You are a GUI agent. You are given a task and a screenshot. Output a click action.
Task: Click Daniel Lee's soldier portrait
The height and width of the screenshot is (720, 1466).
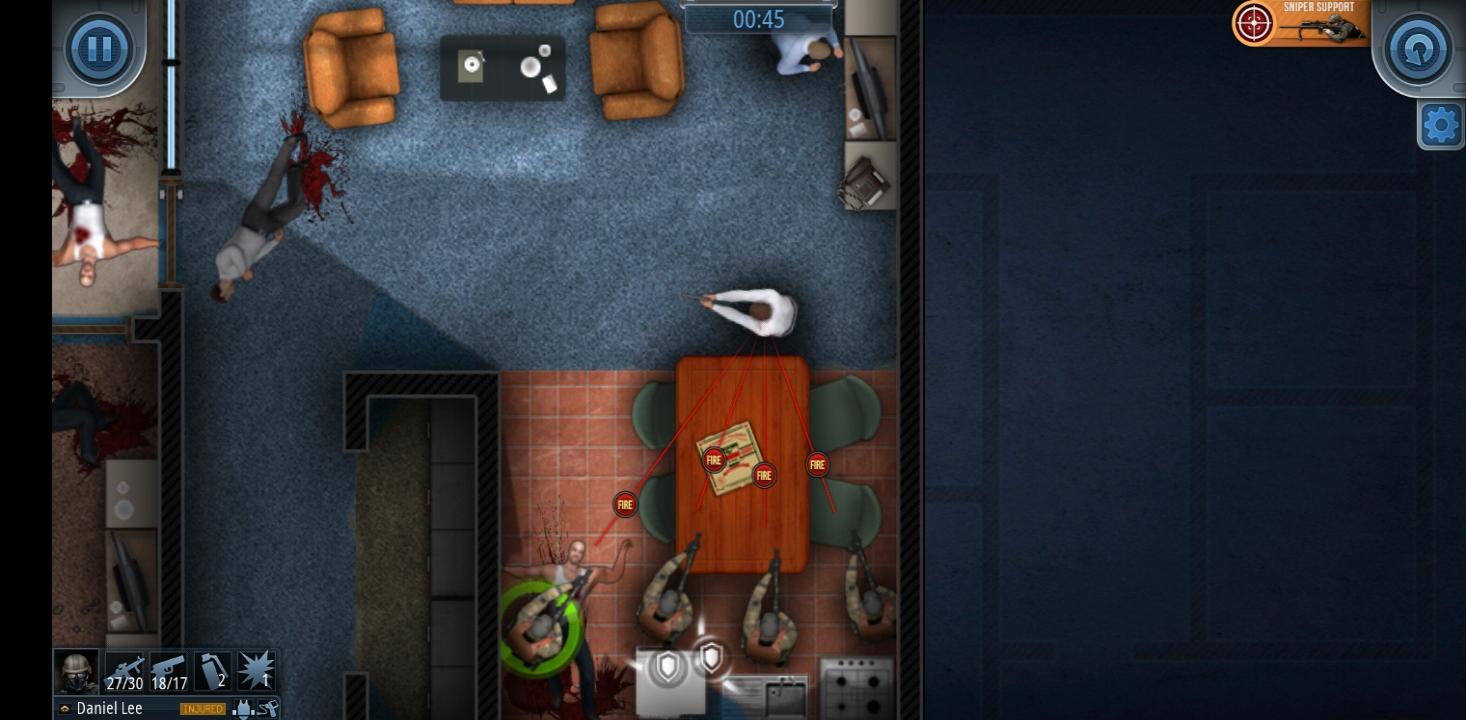point(75,671)
